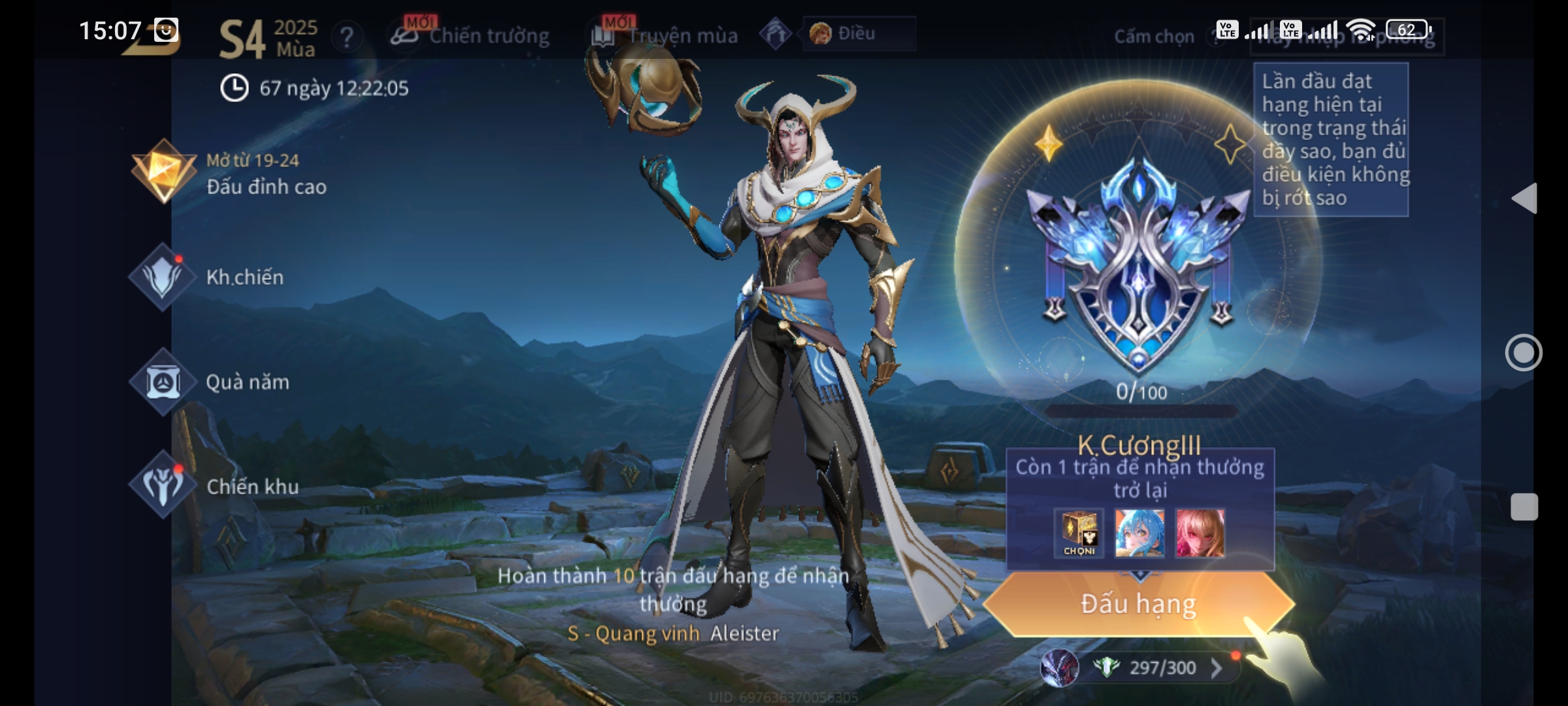Image resolution: width=1568 pixels, height=706 pixels.
Task: Select the CHỌN reward chest
Action: tap(1079, 533)
